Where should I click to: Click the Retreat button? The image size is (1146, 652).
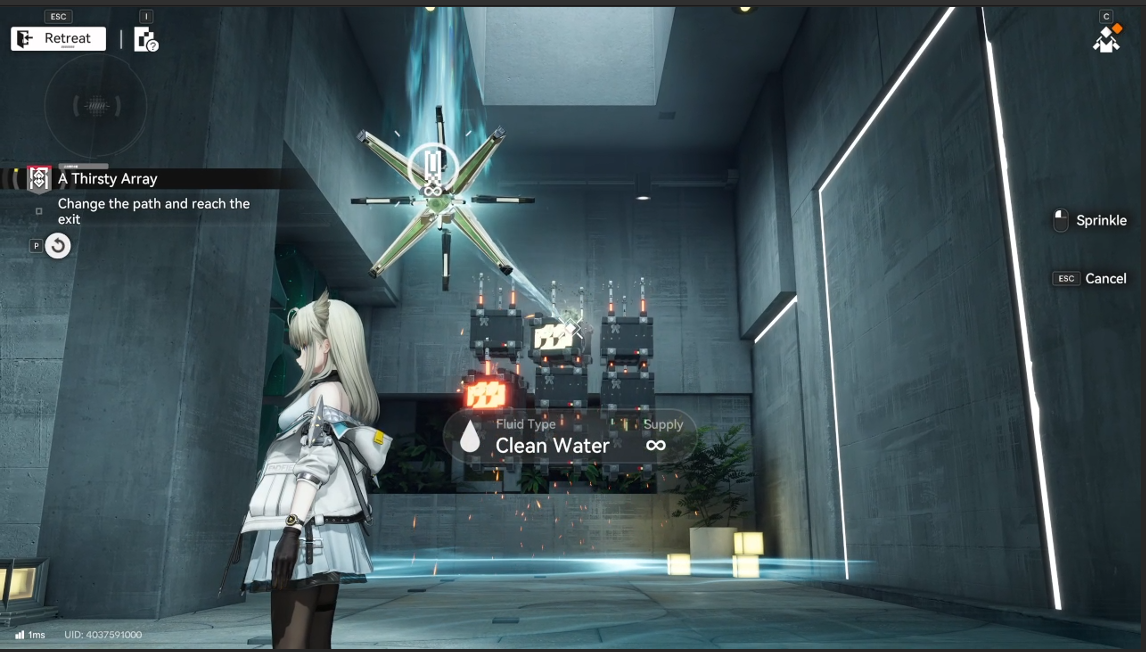click(58, 39)
